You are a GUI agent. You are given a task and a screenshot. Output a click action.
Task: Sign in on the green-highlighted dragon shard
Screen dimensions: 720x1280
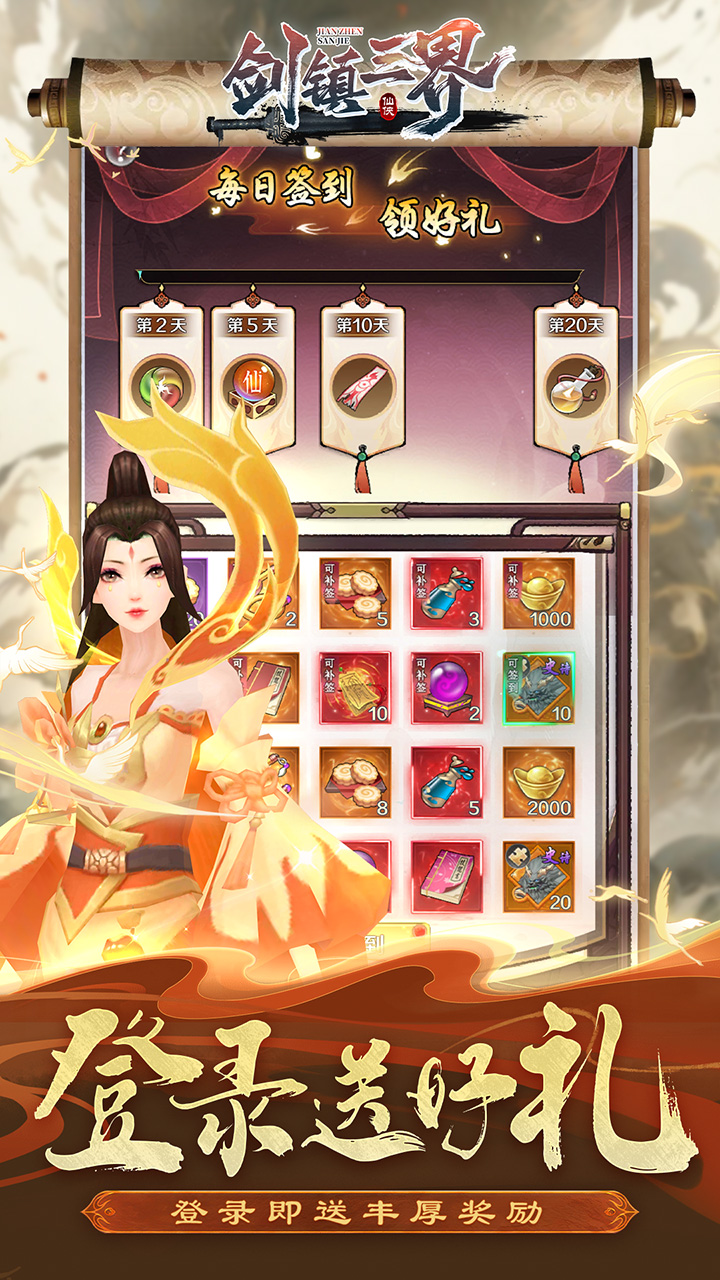(538, 688)
